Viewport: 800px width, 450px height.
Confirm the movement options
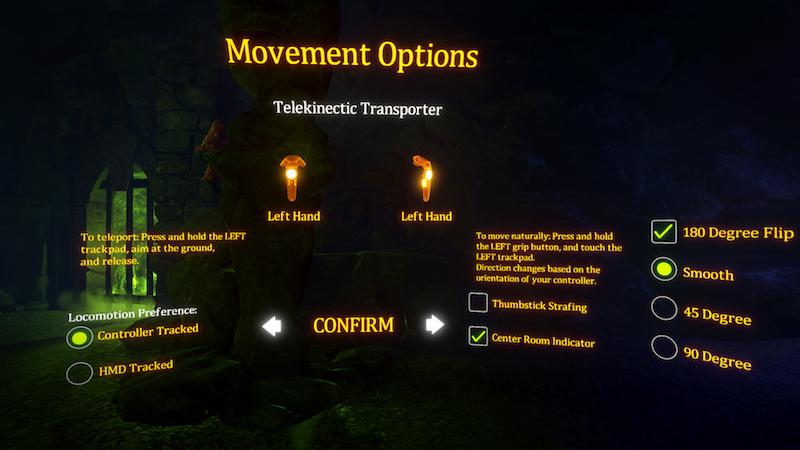(x=353, y=325)
